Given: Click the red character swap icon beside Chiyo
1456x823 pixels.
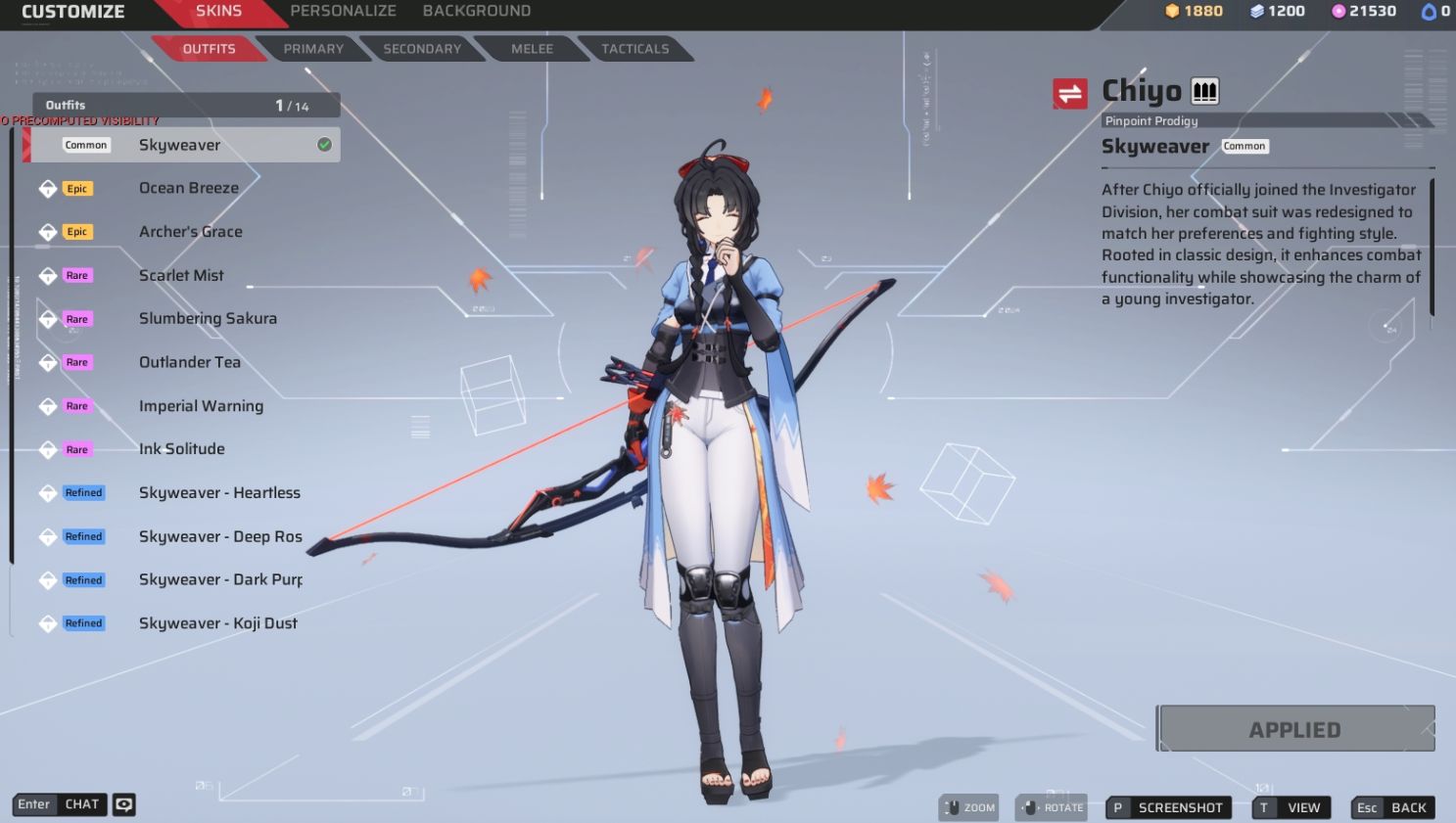Looking at the screenshot, I should (1070, 93).
